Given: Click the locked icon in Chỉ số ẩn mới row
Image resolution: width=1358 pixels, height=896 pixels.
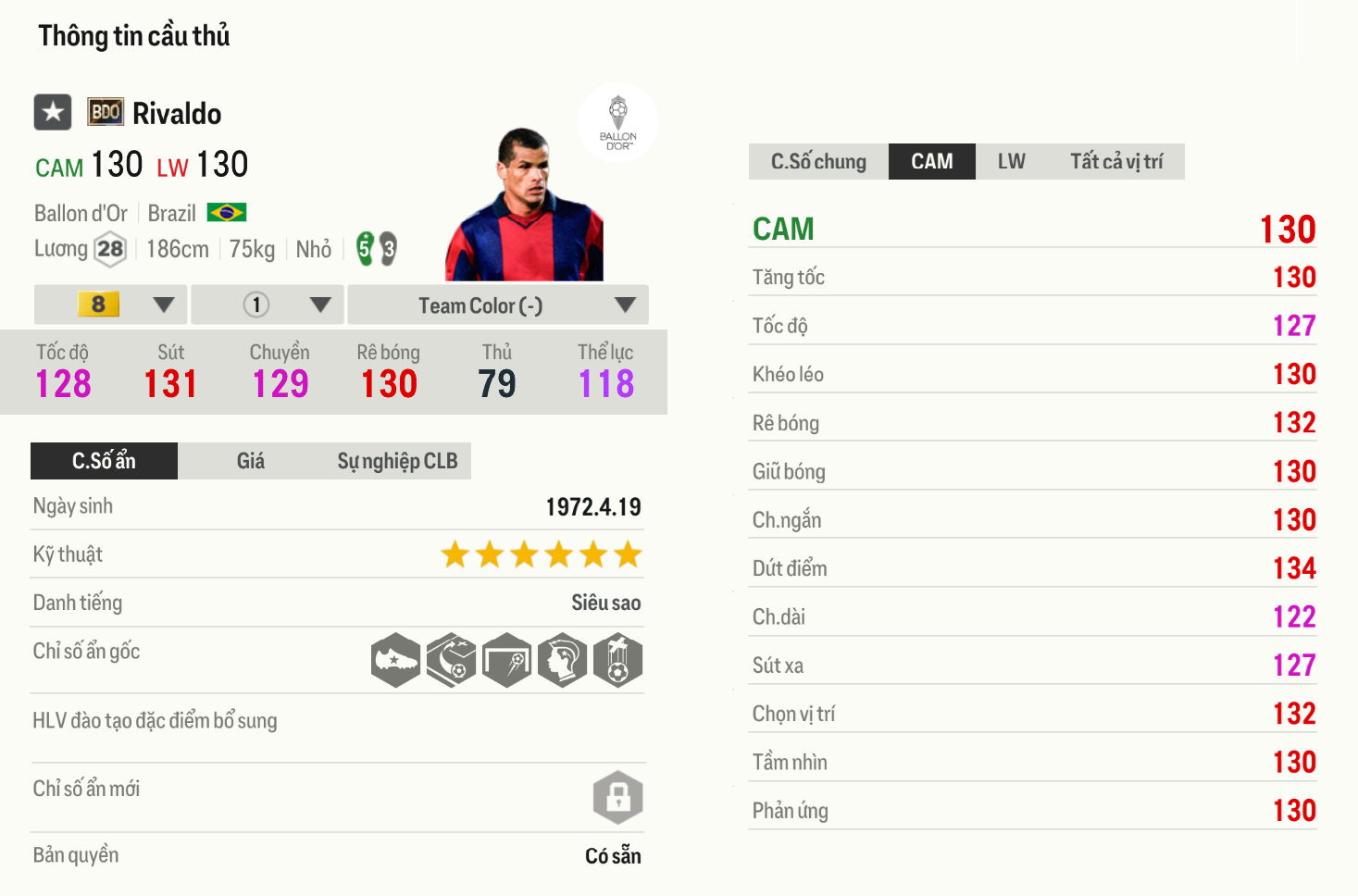Looking at the screenshot, I should point(617,797).
